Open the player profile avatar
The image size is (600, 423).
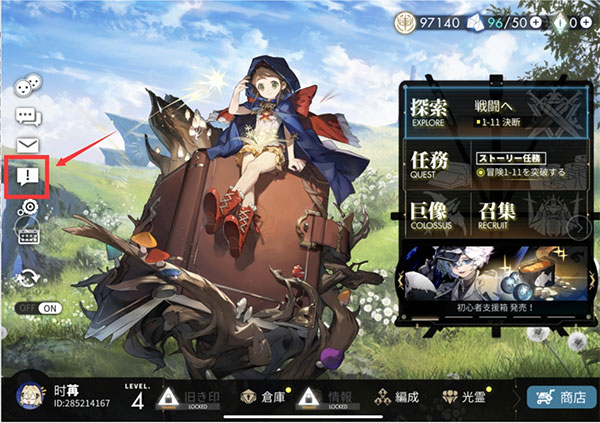pos(30,396)
